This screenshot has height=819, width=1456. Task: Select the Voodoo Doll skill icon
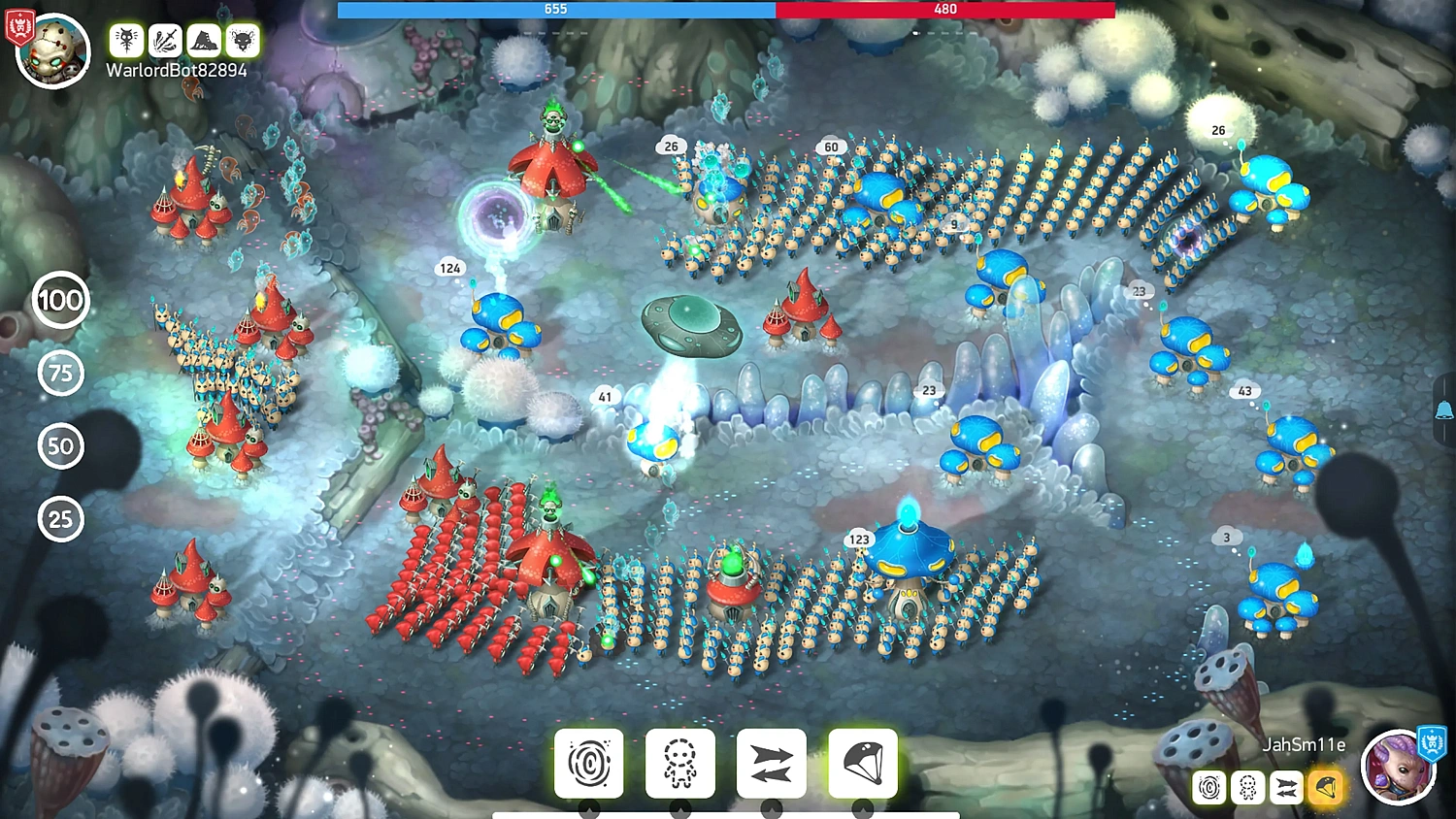(679, 763)
